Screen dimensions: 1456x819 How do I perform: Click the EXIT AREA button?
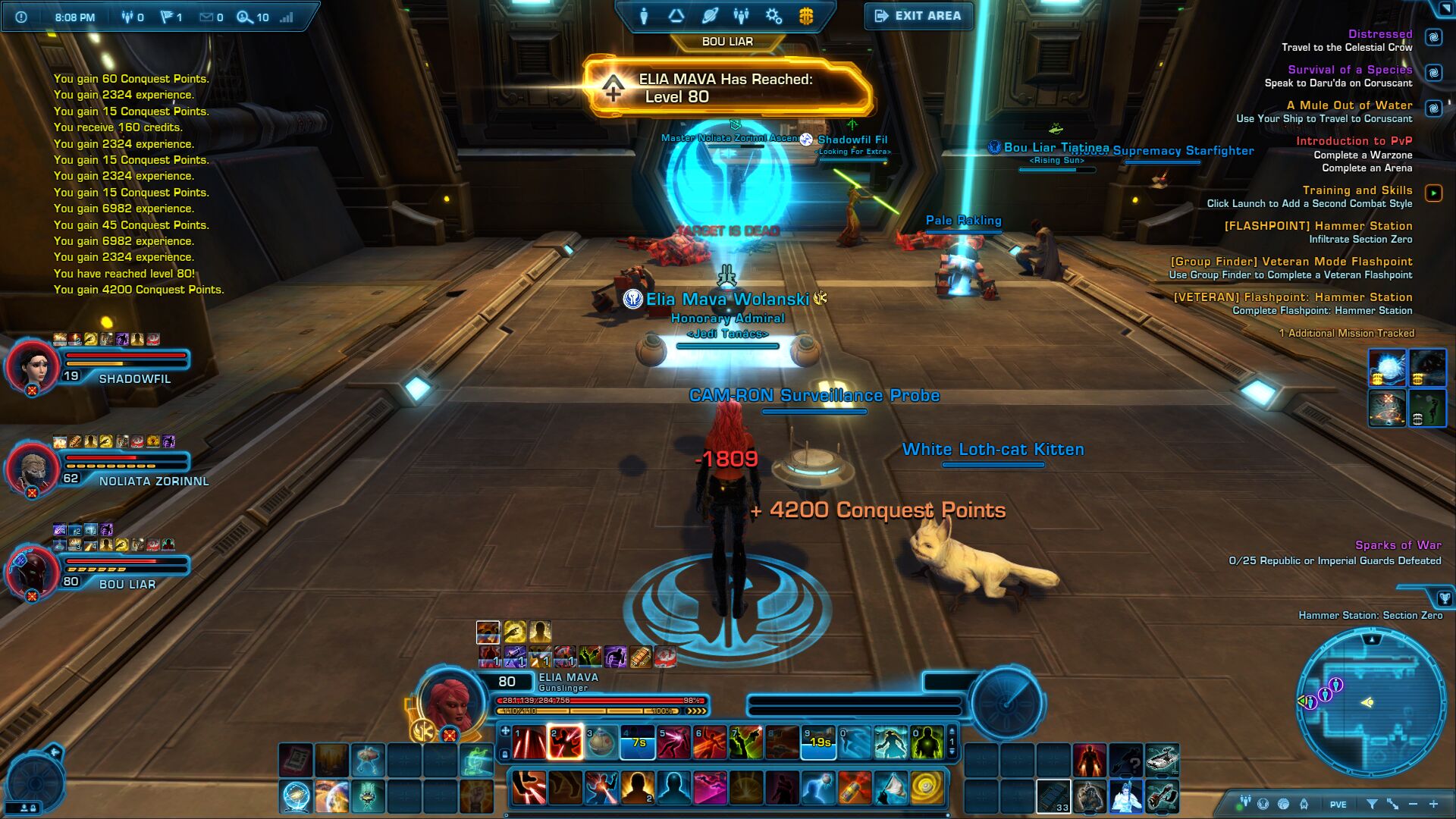[x=918, y=16]
